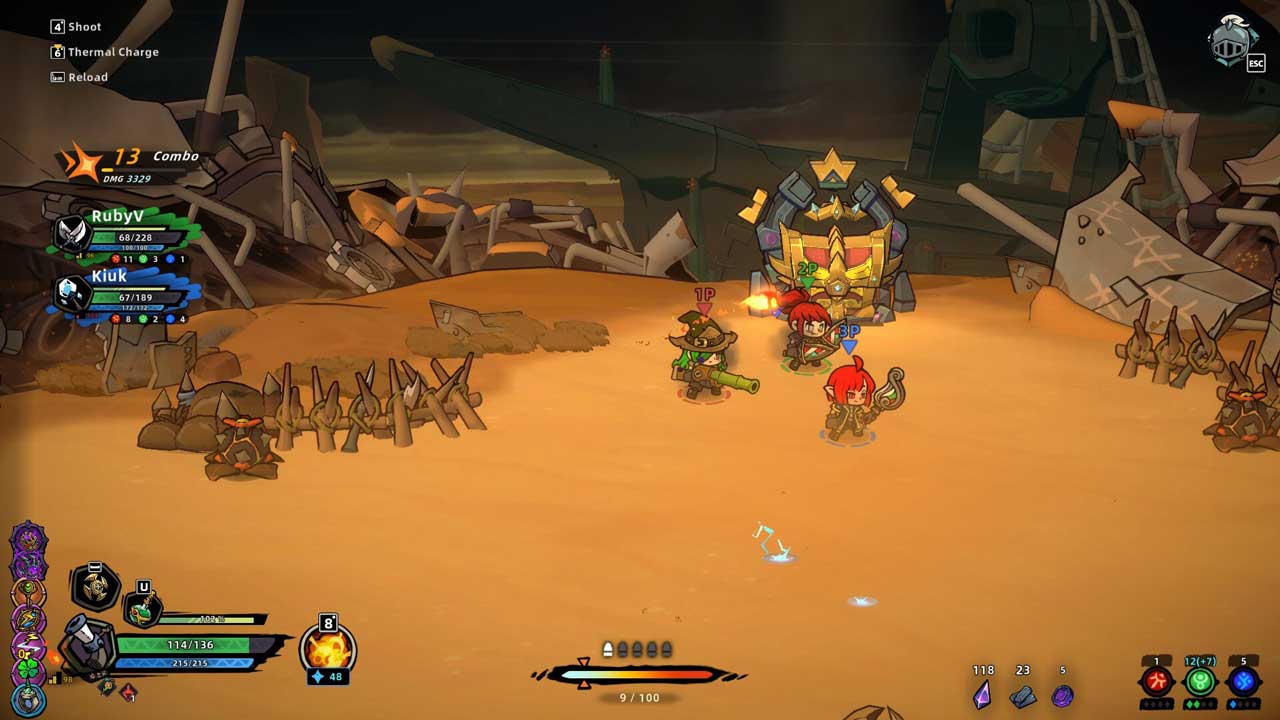Use the green potion flask item
The image size is (1280, 720).
click(142, 608)
